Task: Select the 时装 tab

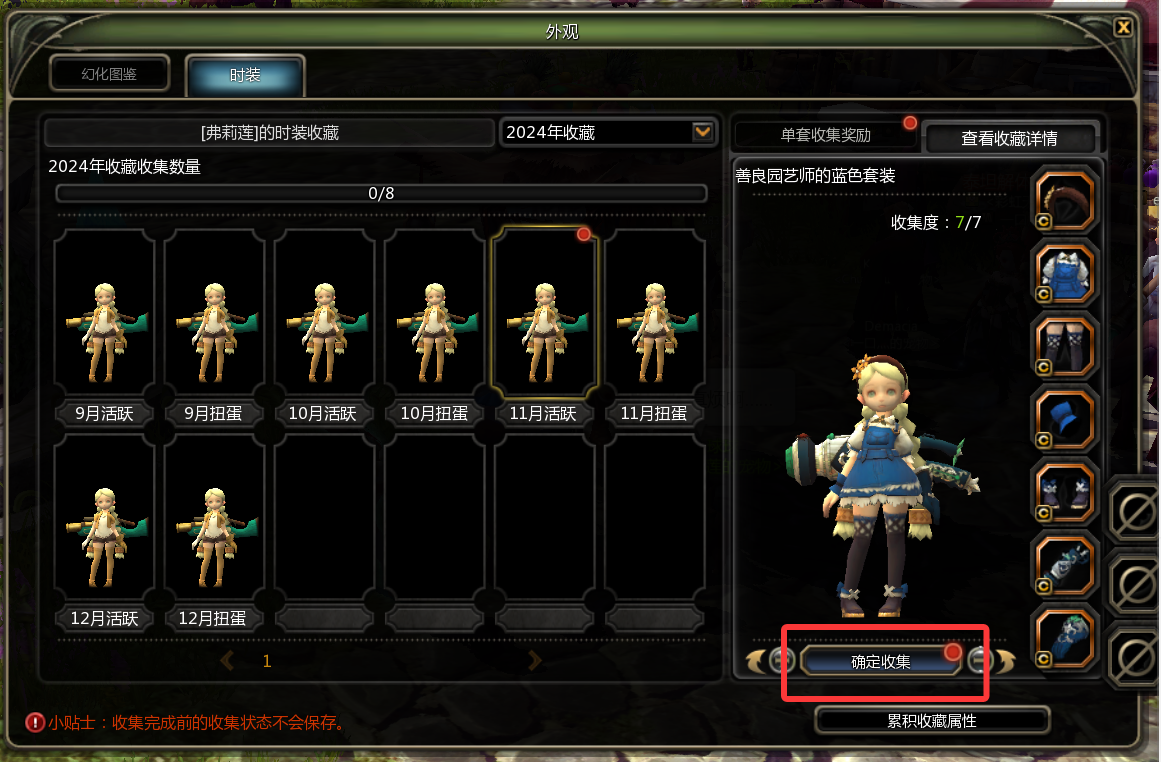Action: (245, 75)
